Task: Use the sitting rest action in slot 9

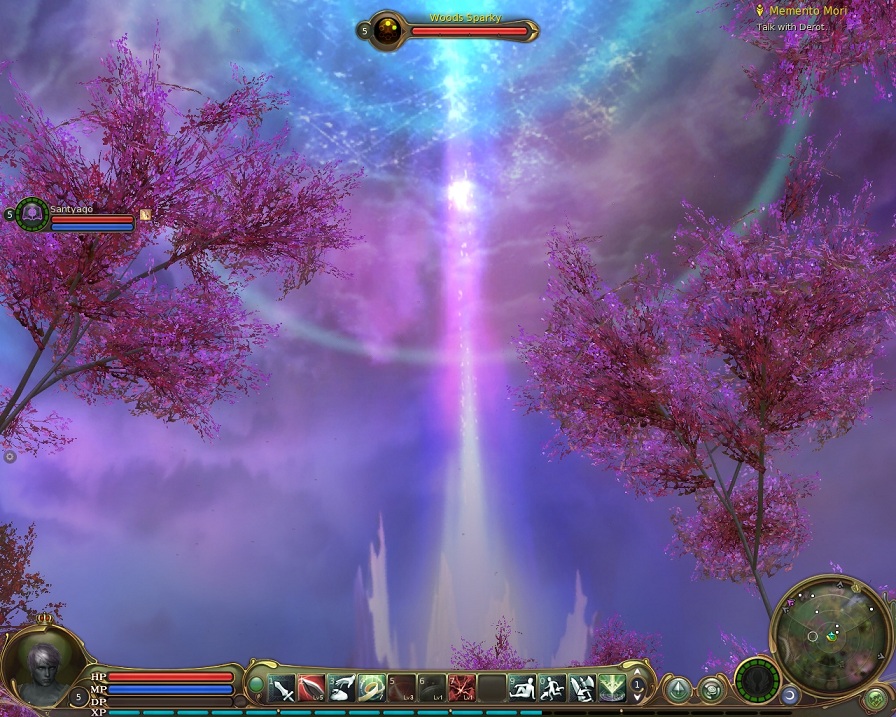Action: (522, 688)
